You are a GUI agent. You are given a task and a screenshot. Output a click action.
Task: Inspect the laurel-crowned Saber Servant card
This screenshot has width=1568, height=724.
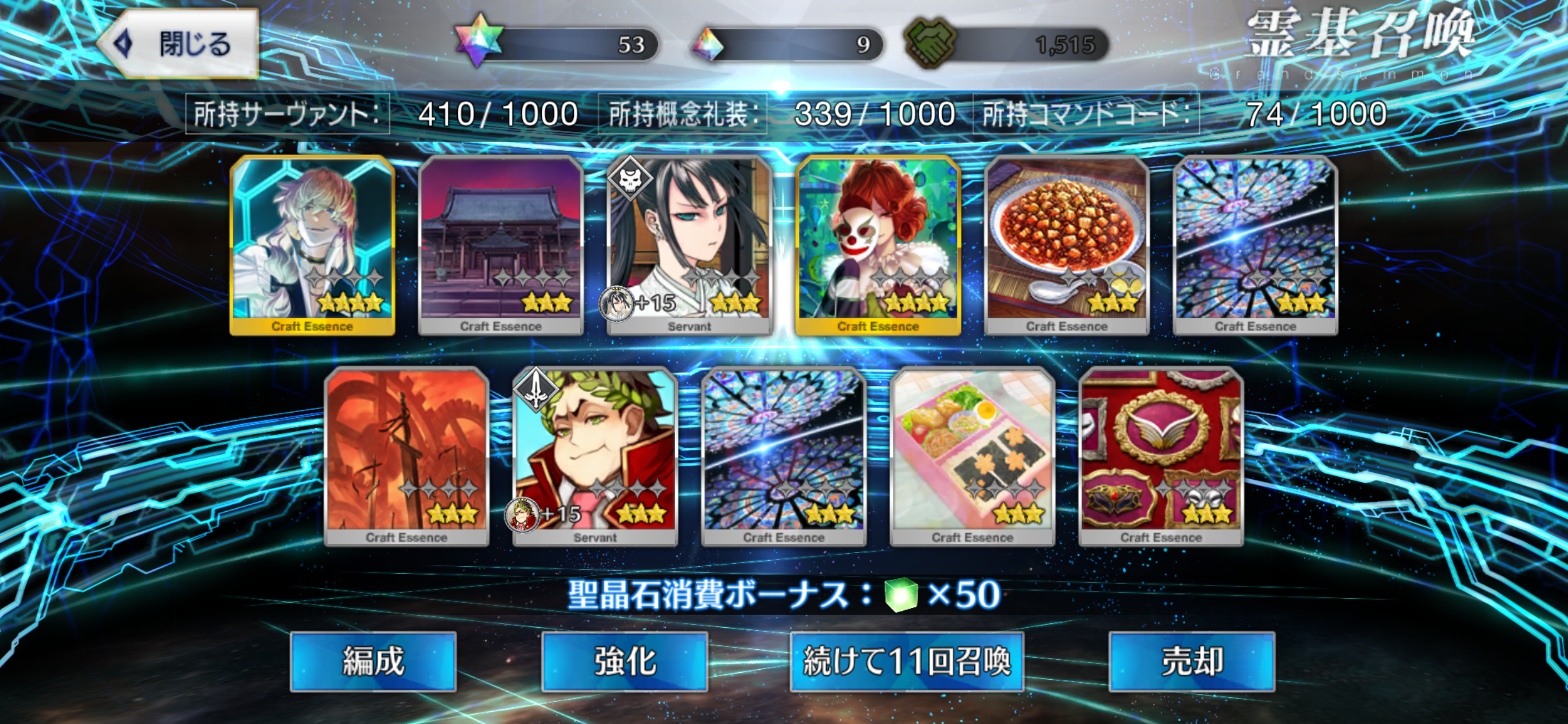point(596,456)
